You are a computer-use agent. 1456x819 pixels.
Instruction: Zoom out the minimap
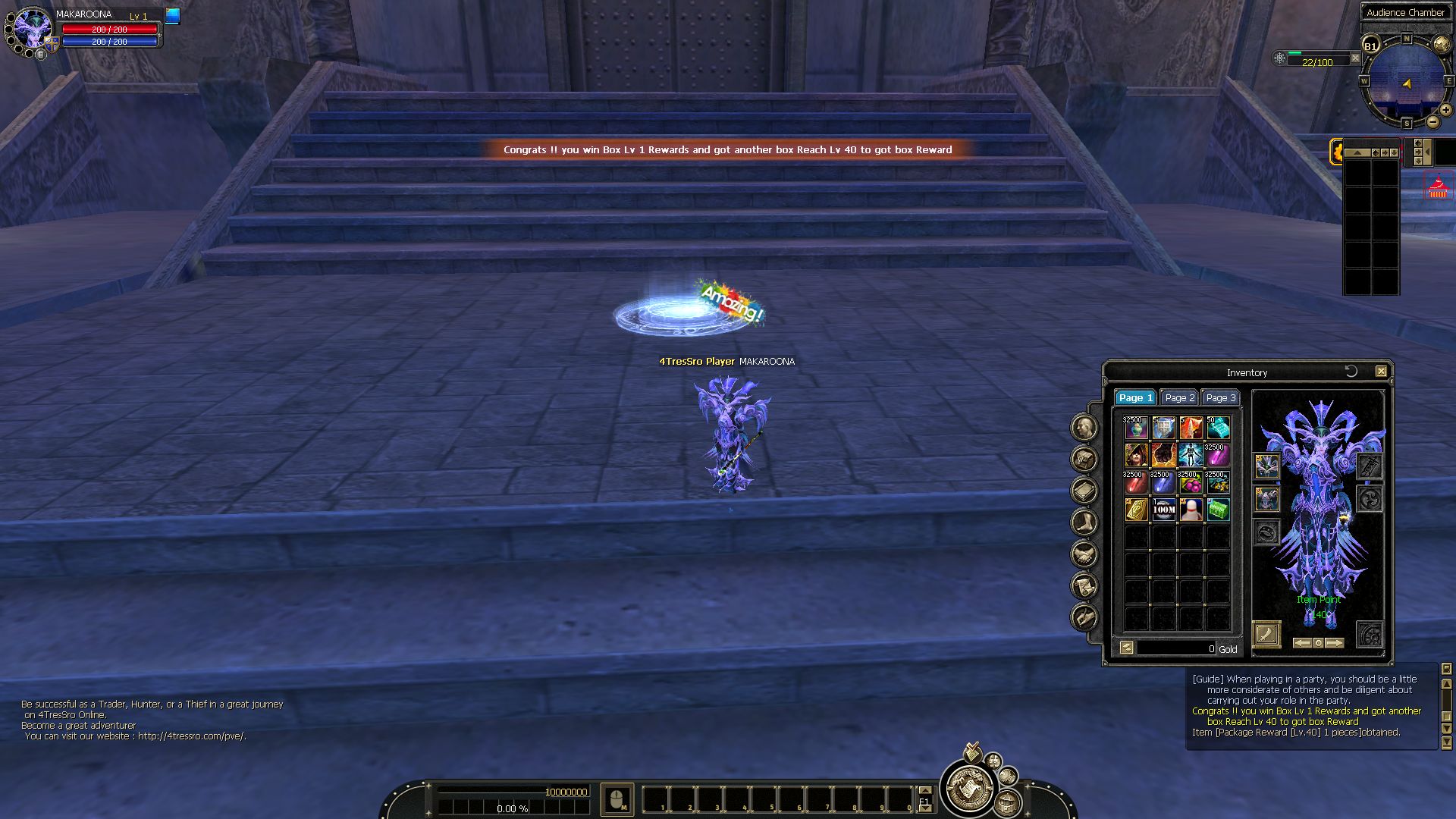(x=1432, y=122)
